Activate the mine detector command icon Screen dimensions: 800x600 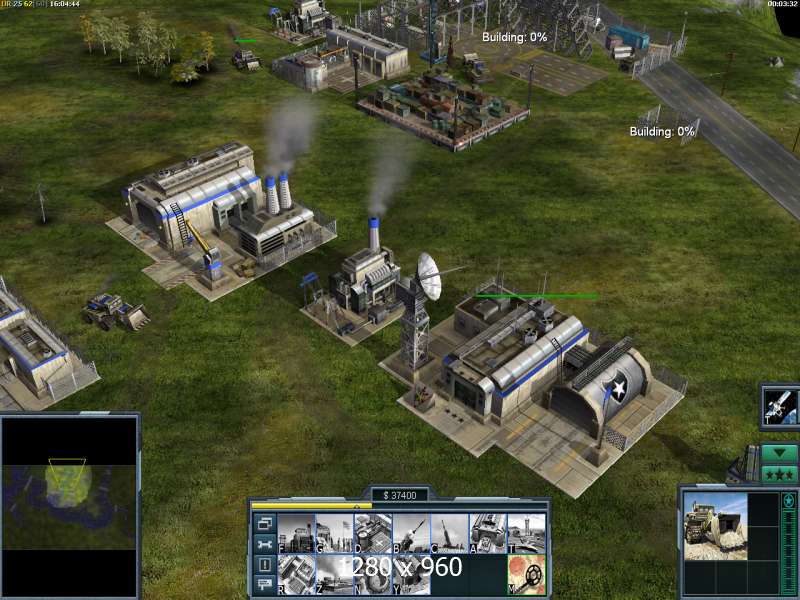tap(526, 575)
